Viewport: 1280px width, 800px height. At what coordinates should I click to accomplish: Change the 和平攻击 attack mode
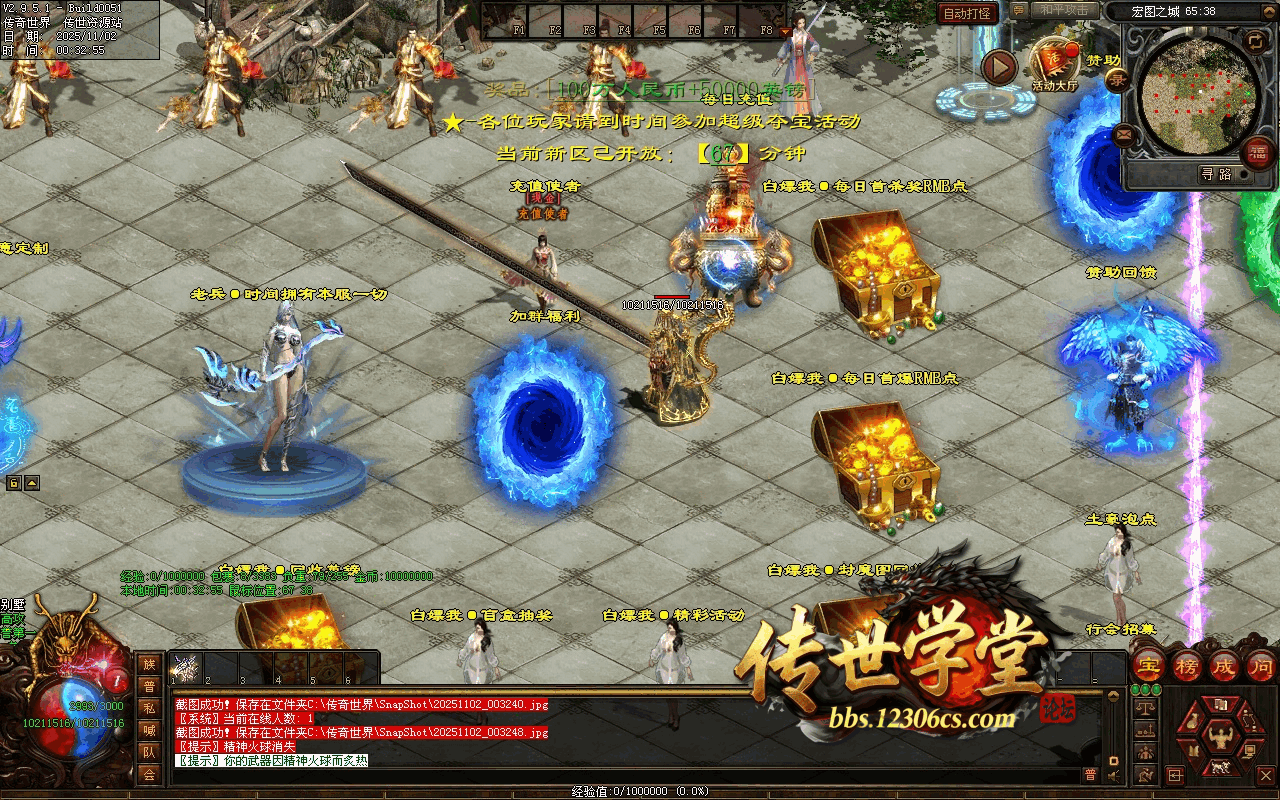pos(1063,10)
